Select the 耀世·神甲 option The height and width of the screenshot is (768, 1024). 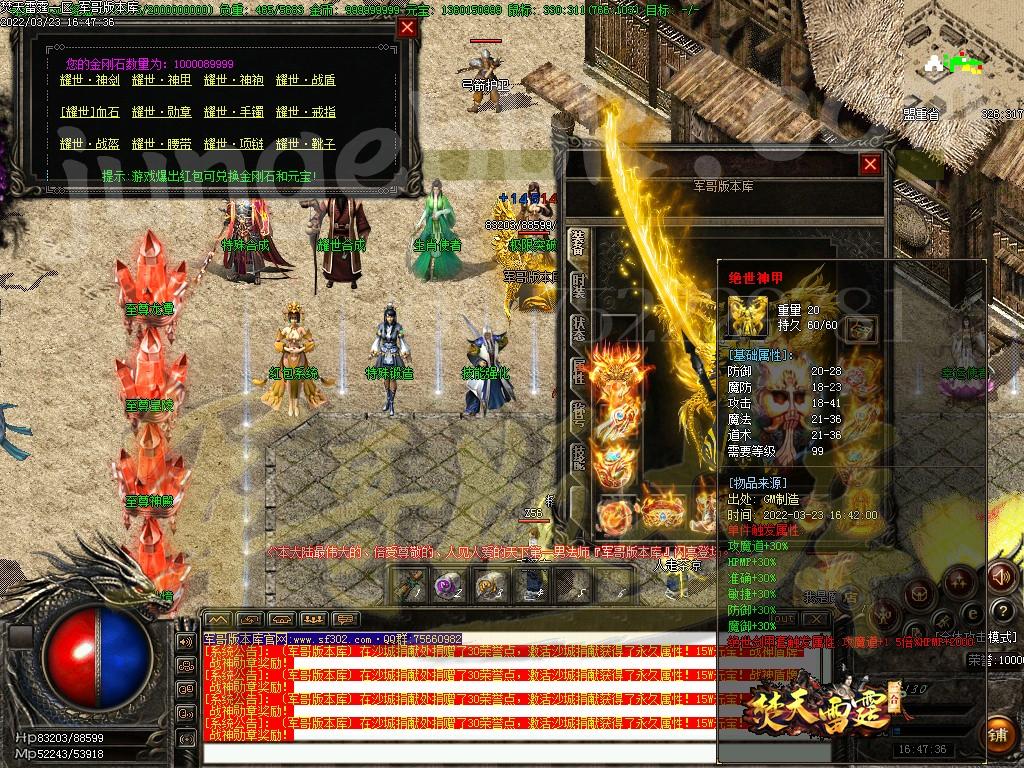tap(160, 80)
